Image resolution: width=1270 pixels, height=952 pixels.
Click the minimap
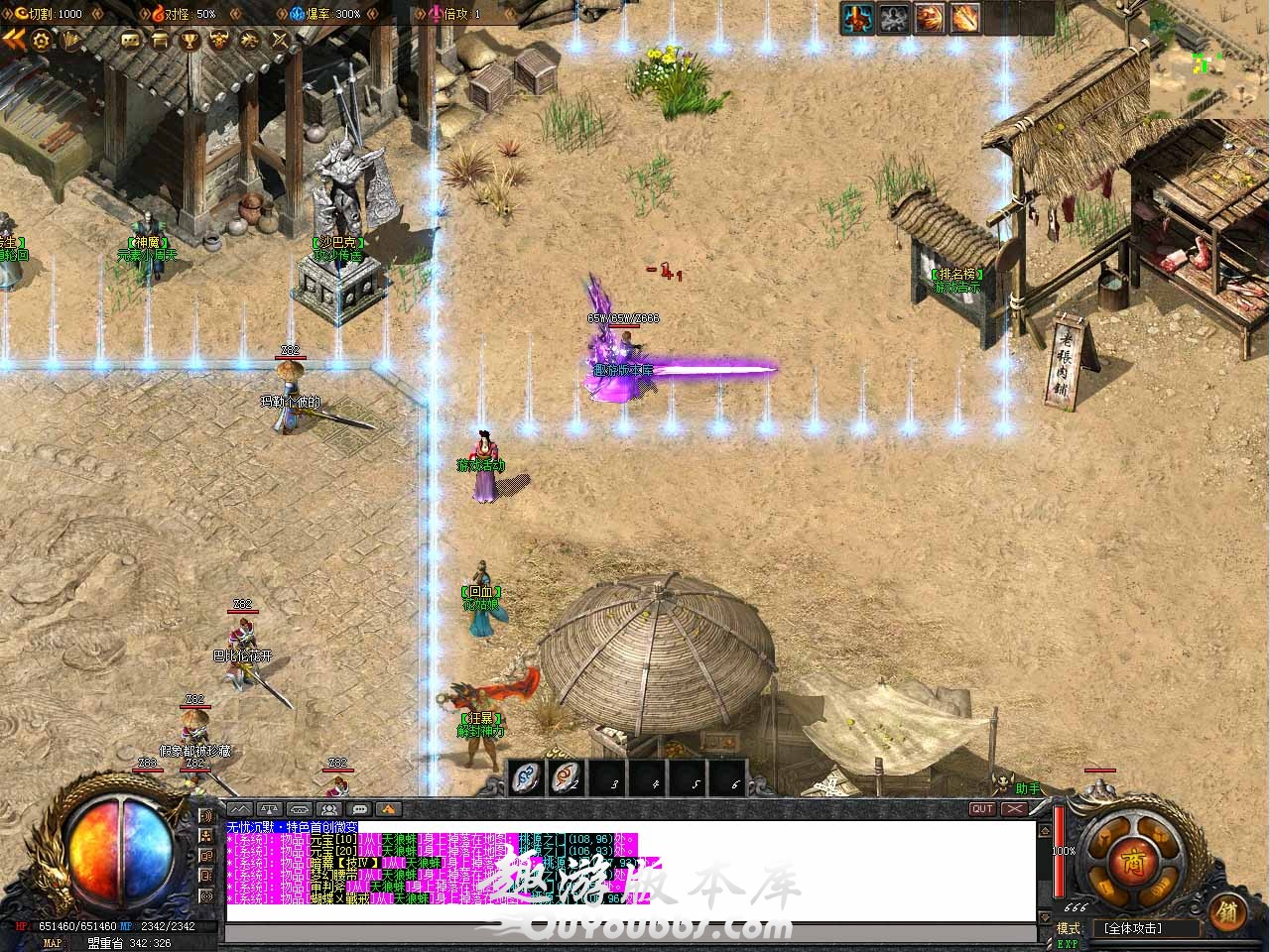[1209, 59]
